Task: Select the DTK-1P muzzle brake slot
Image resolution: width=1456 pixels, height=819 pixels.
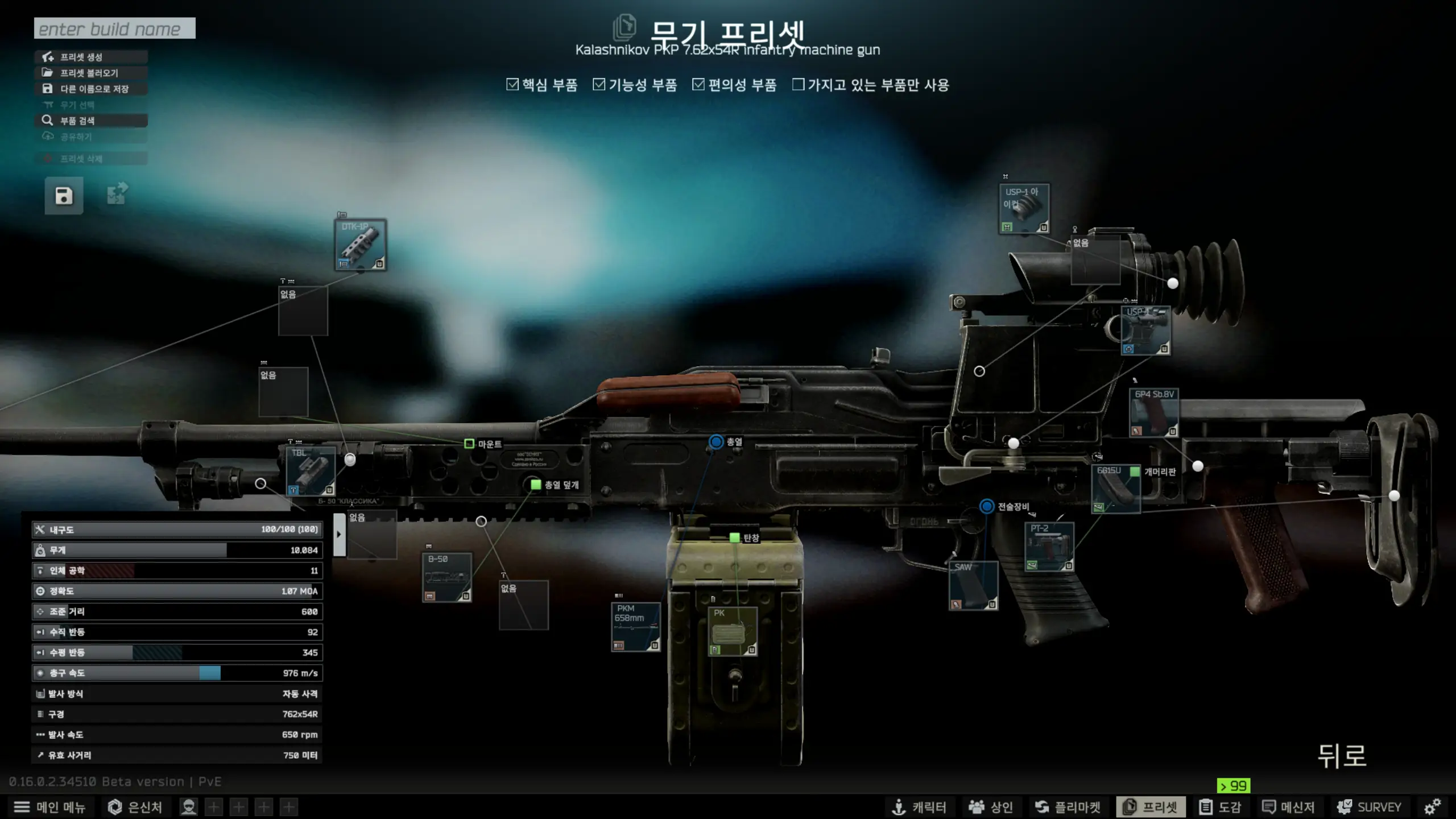Action: tap(361, 245)
